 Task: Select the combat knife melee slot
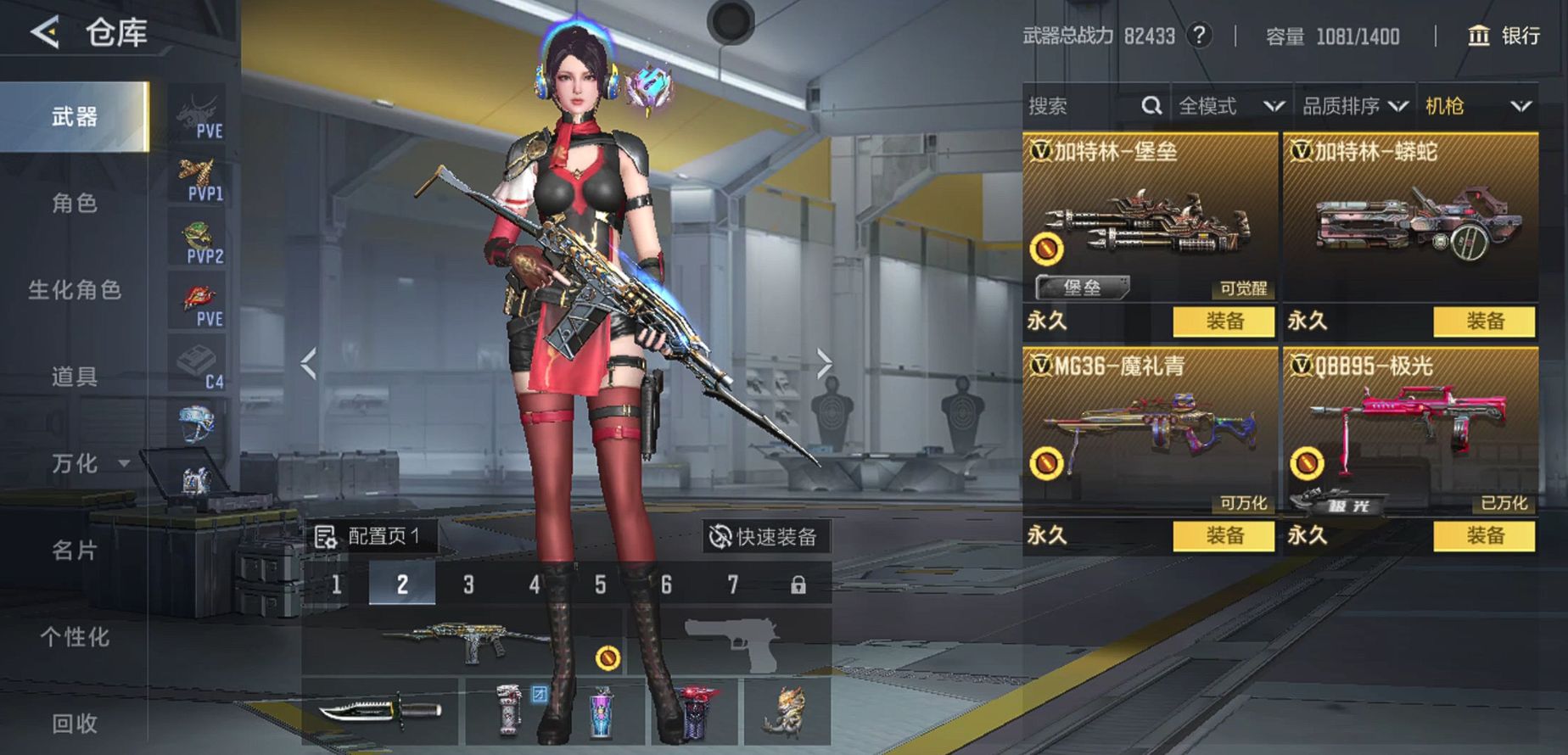(x=379, y=711)
